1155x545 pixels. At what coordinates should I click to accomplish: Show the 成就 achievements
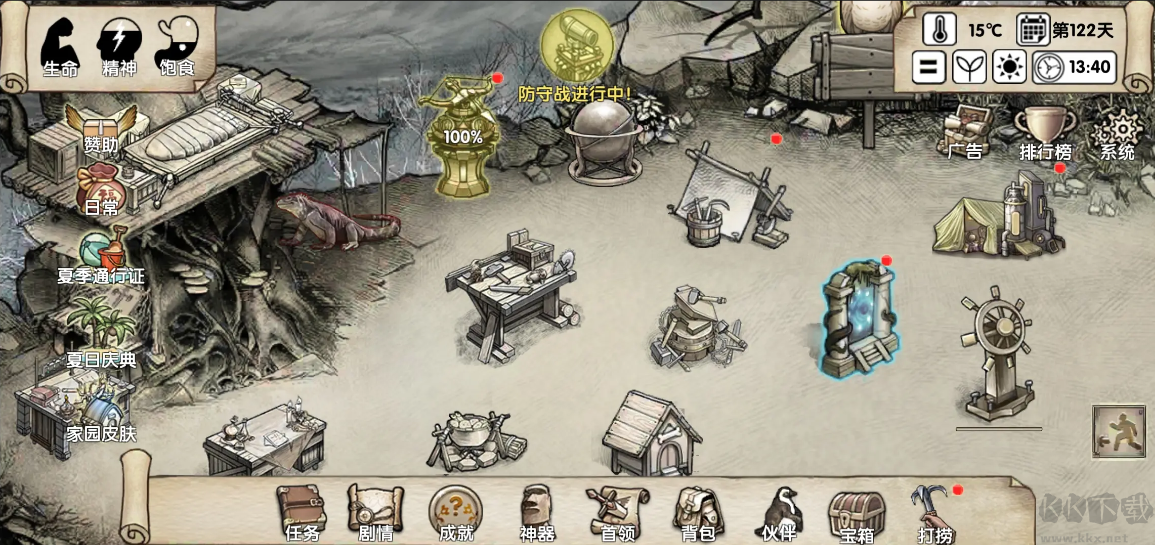455,510
